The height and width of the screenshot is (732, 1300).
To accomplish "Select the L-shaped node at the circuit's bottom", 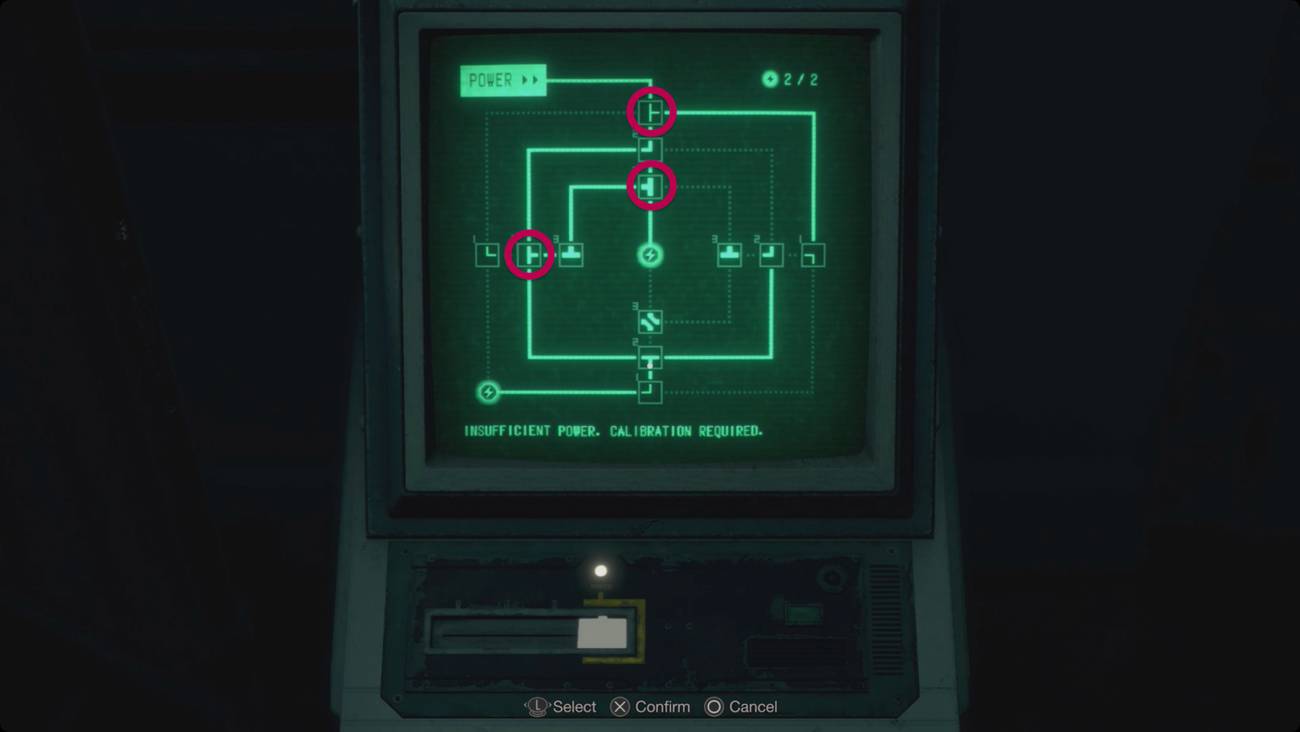I will tap(650, 391).
